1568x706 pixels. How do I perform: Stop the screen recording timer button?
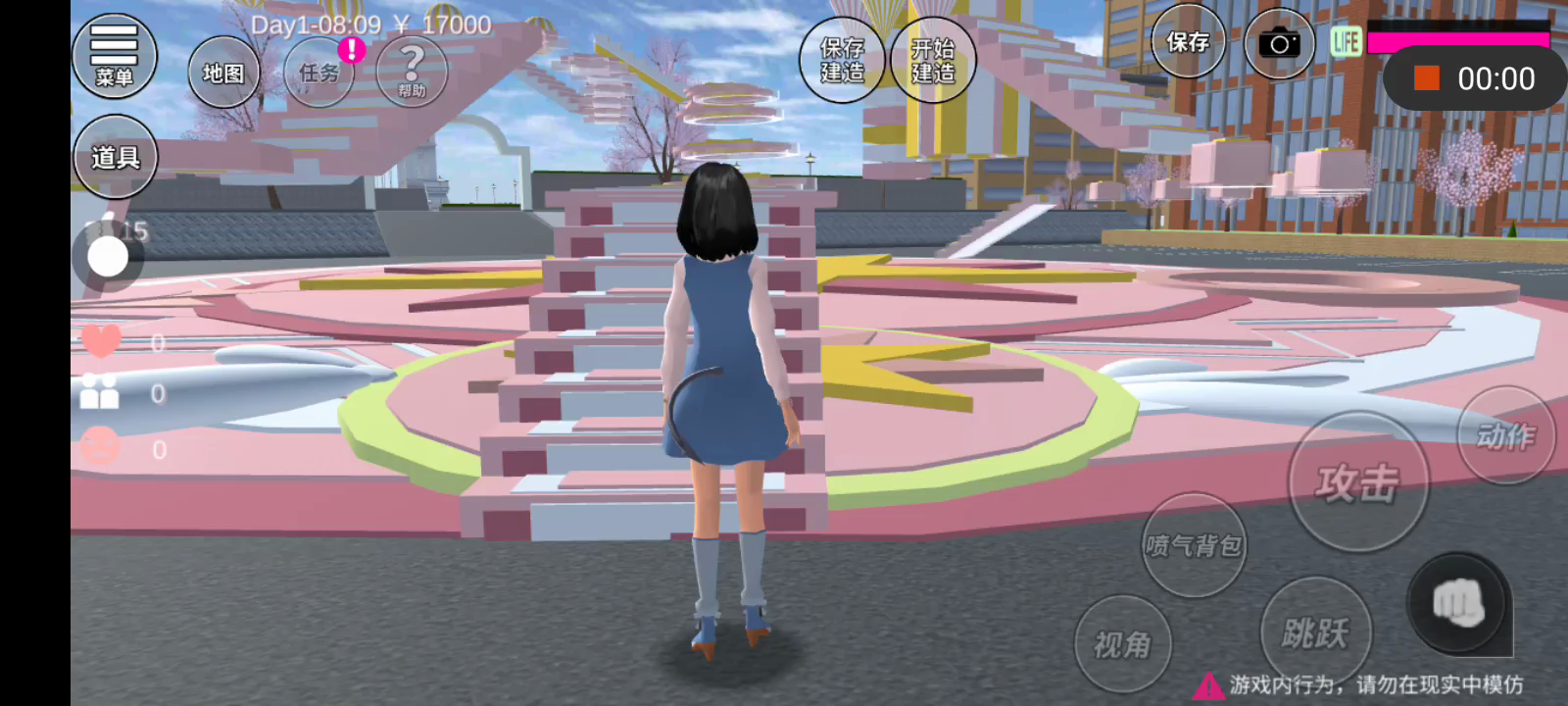click(1427, 78)
